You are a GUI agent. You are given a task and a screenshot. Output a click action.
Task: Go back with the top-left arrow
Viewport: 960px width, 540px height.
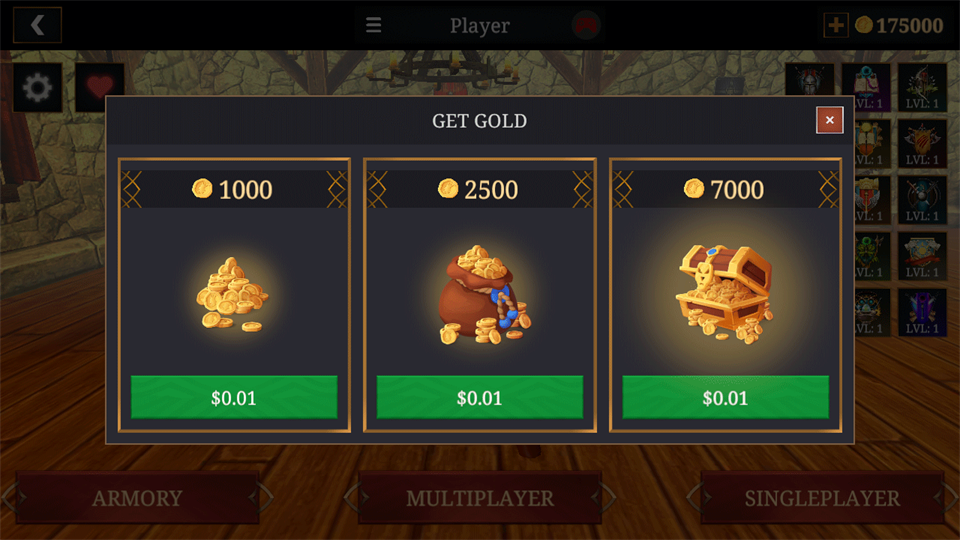click(x=38, y=25)
